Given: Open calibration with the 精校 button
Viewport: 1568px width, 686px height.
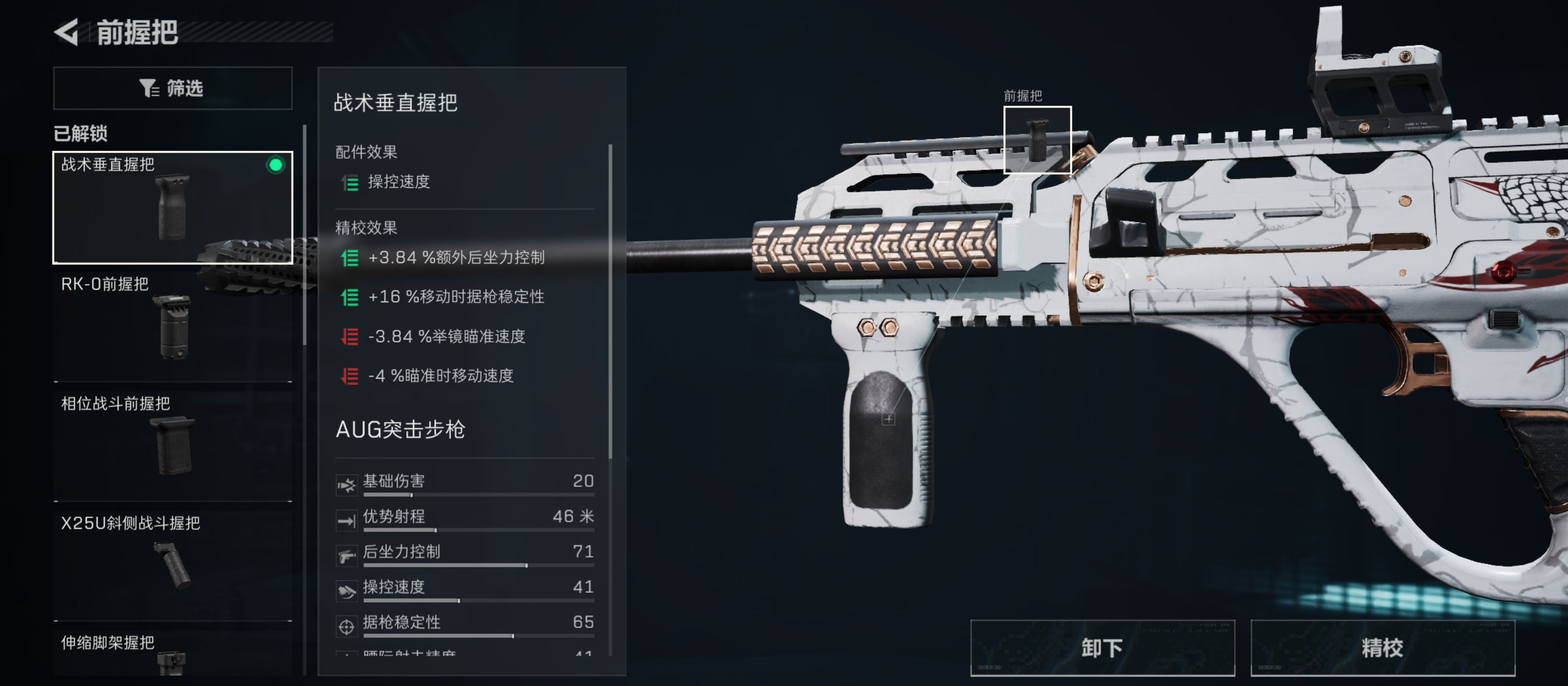Looking at the screenshot, I should coord(1382,648).
